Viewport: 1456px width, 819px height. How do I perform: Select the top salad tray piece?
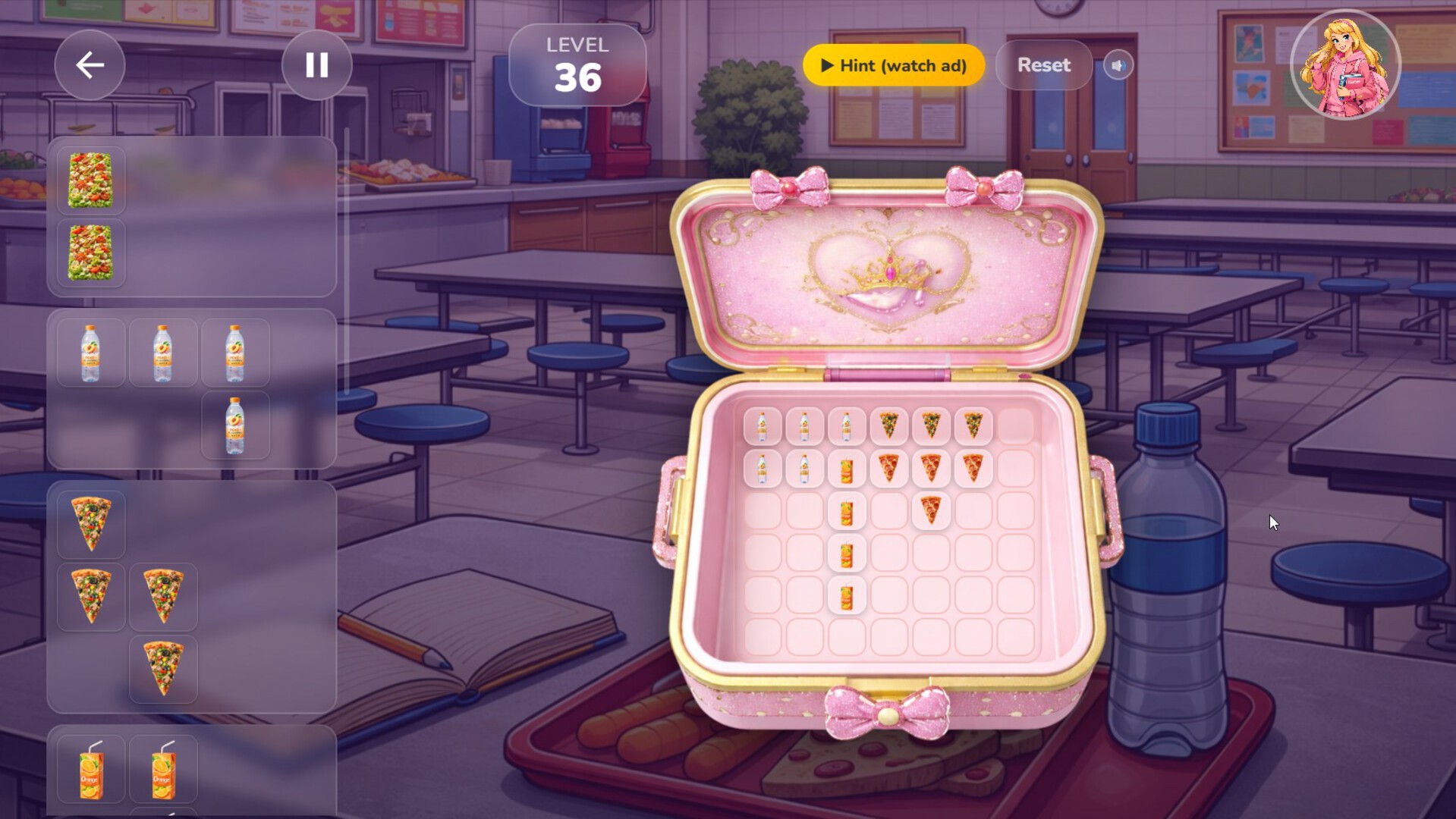(x=90, y=180)
